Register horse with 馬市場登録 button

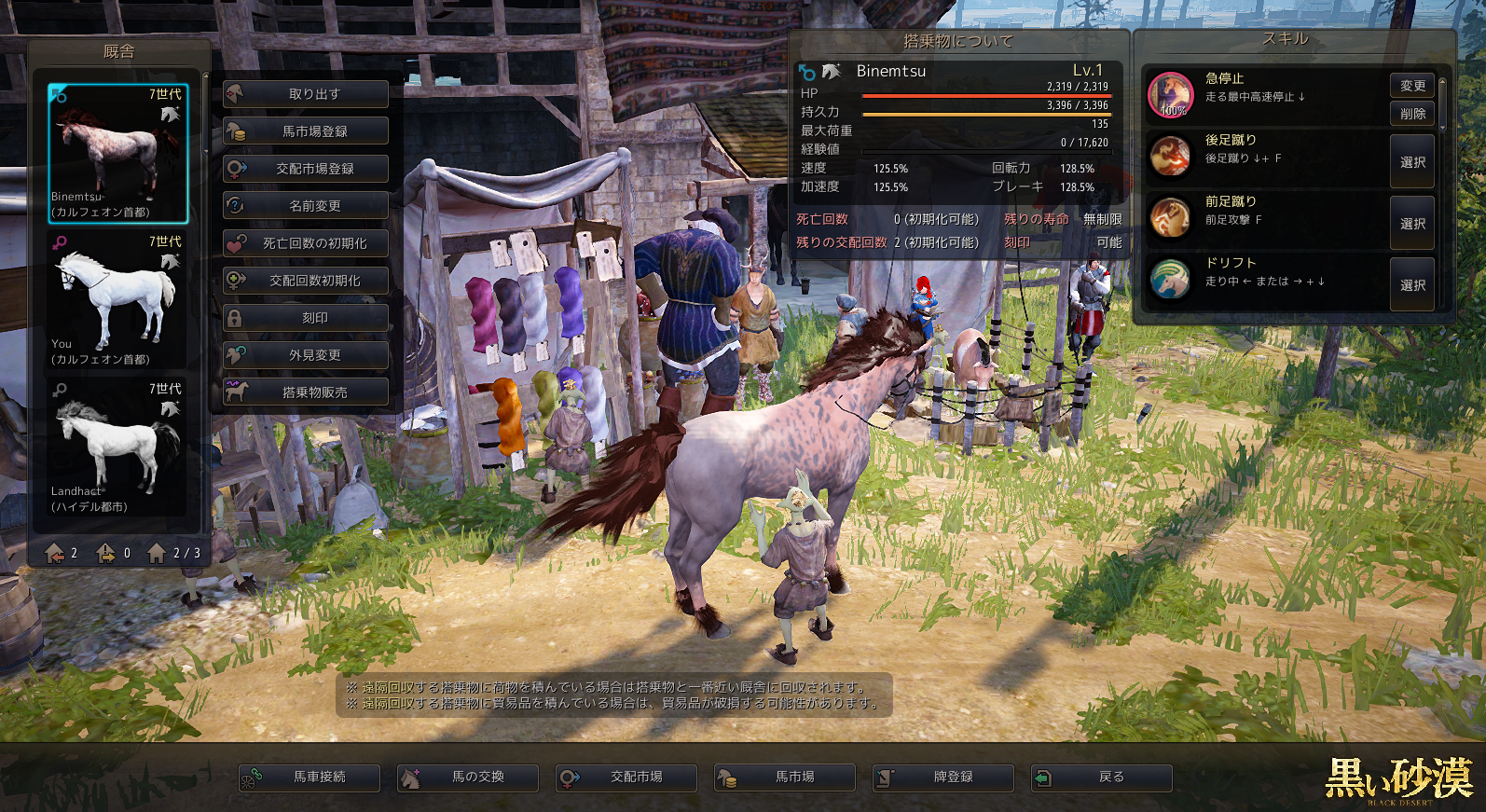[x=306, y=131]
